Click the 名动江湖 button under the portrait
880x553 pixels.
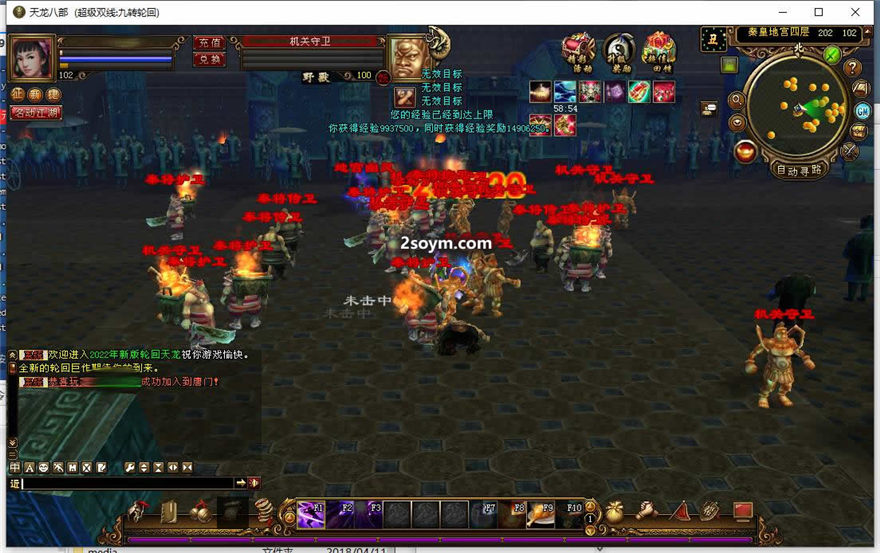36,113
